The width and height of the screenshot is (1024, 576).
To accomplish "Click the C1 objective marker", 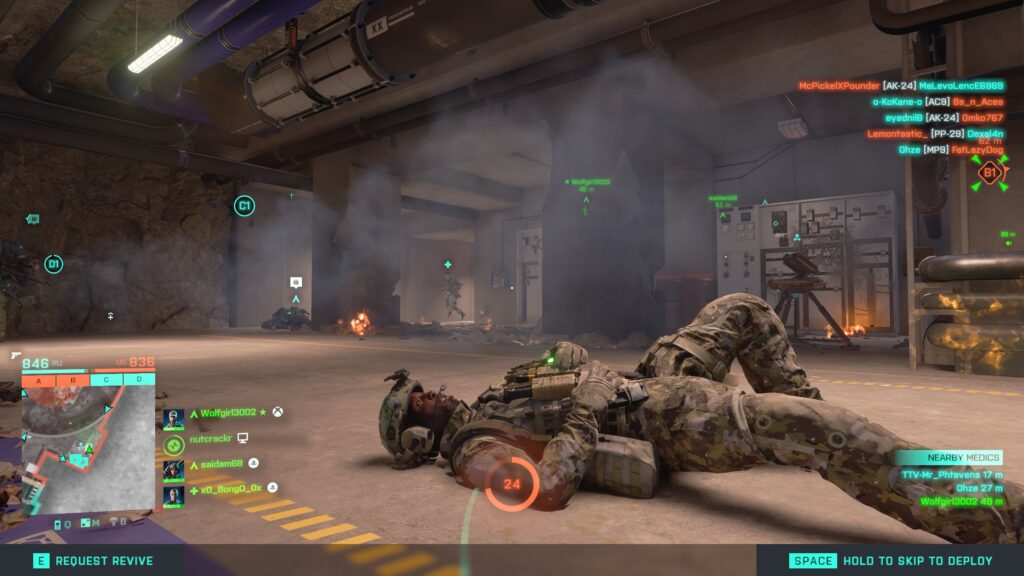I will (243, 206).
